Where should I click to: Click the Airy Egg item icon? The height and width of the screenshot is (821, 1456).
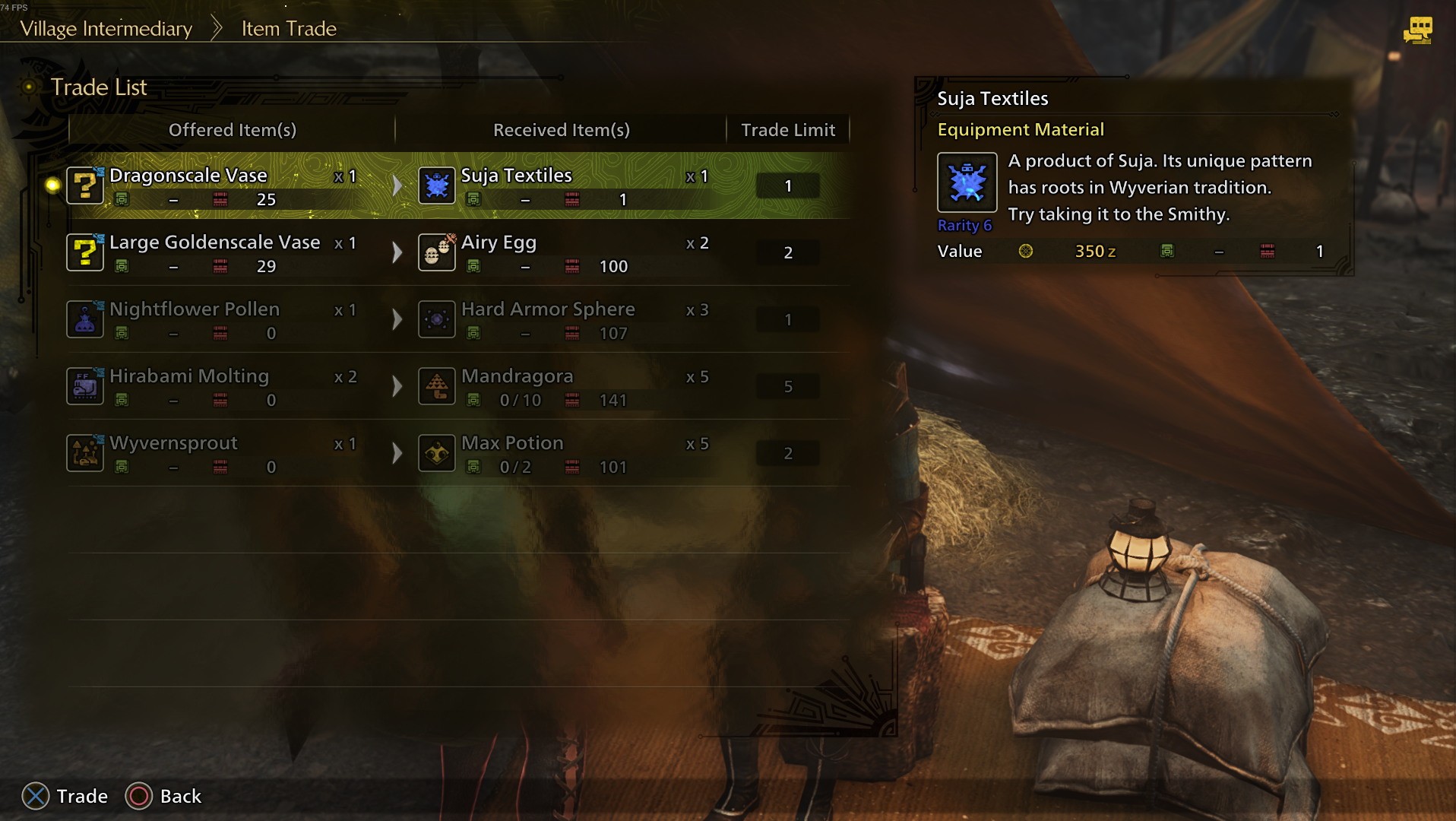point(437,252)
